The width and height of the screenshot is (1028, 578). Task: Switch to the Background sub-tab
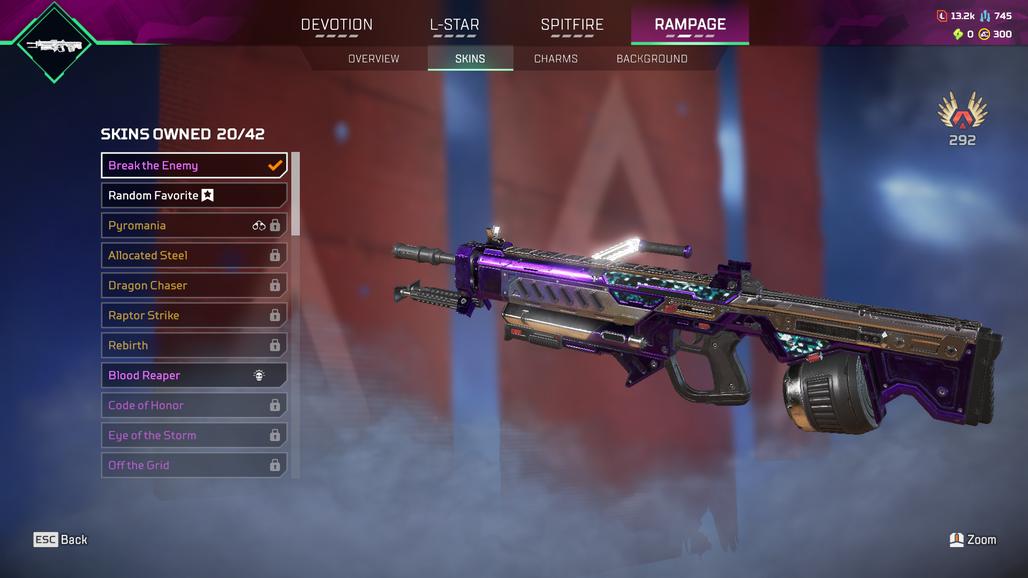pyautogui.click(x=652, y=59)
